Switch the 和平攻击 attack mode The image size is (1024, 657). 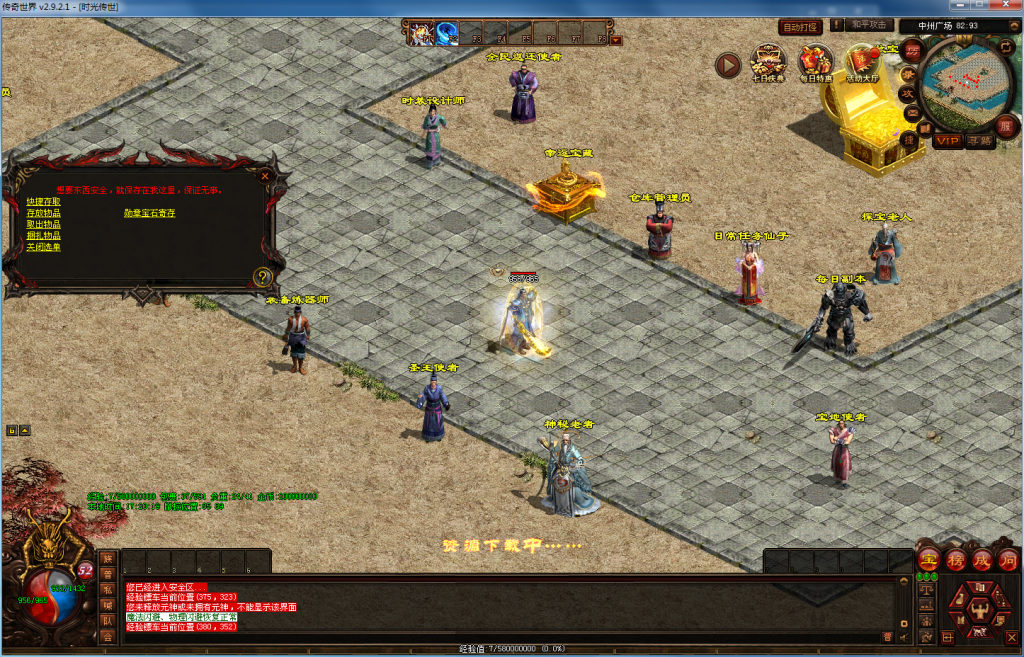click(868, 25)
